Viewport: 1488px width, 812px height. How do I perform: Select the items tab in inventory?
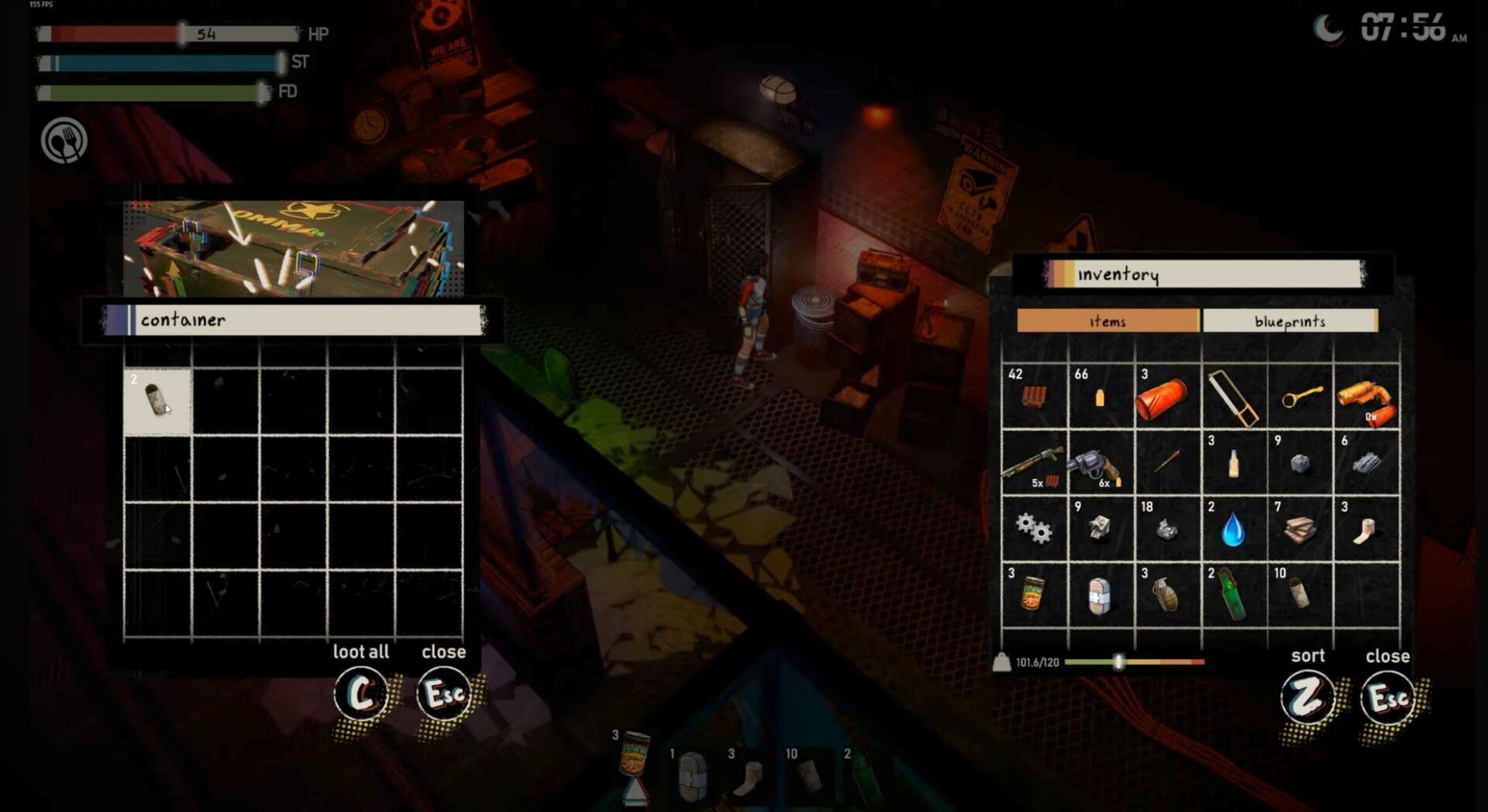(1107, 321)
